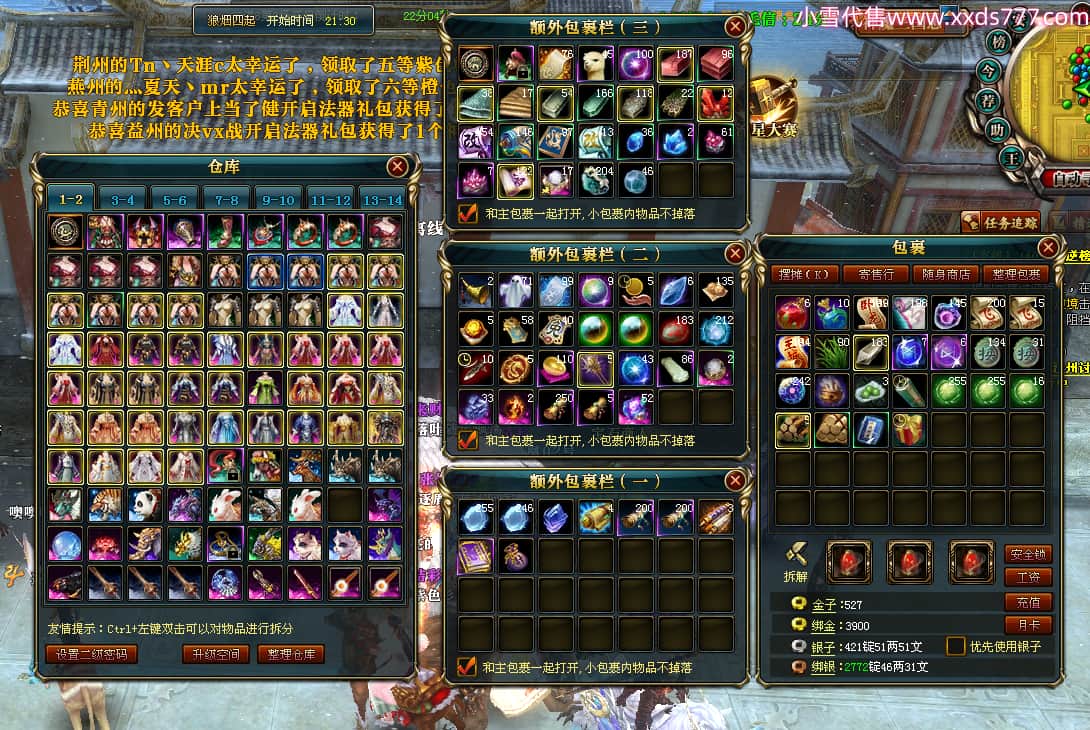Close the 额外包裹栏（三）window
This screenshot has height=730, width=1090.
[735, 26]
